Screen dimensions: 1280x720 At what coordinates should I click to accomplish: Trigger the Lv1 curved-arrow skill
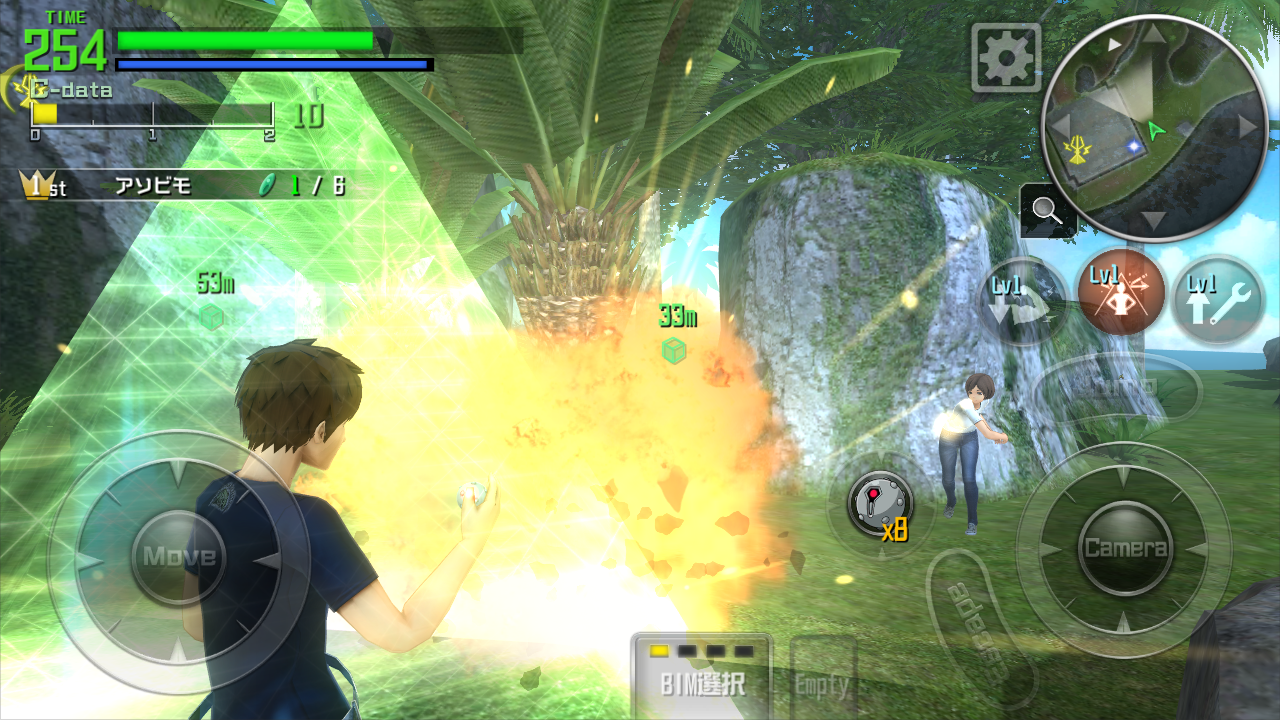click(1023, 301)
